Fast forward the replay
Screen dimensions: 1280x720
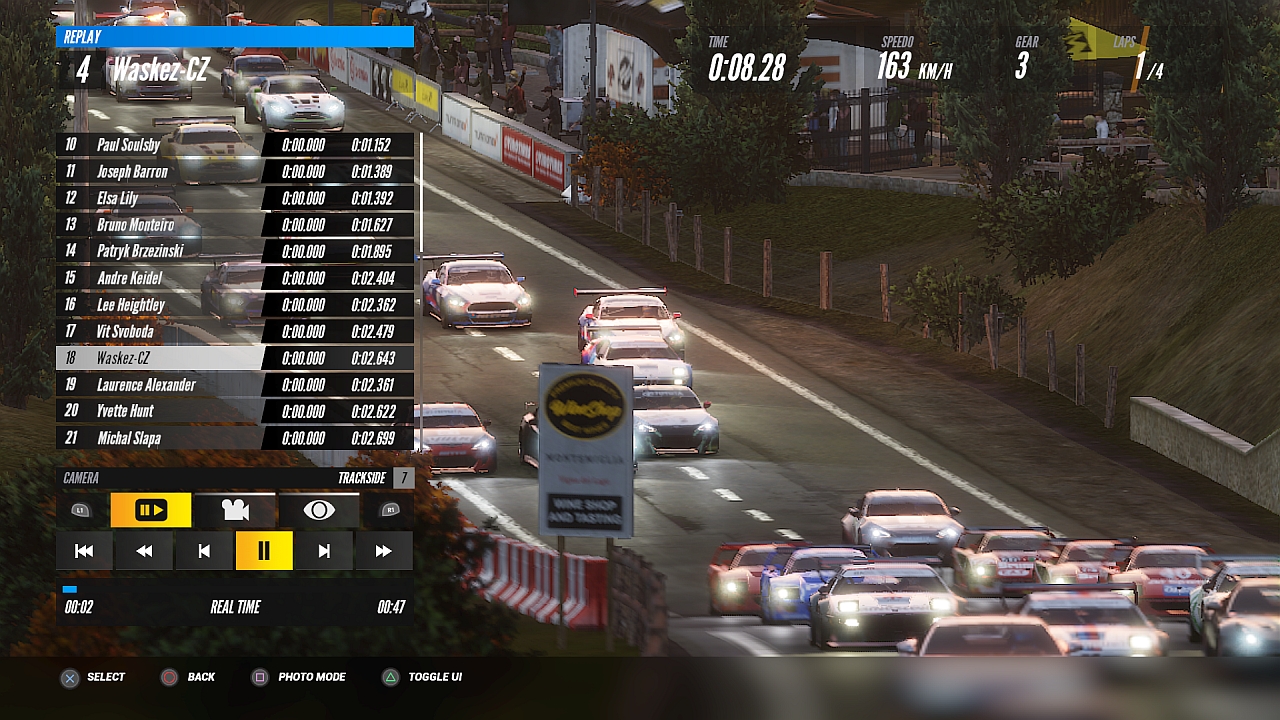[x=383, y=551]
